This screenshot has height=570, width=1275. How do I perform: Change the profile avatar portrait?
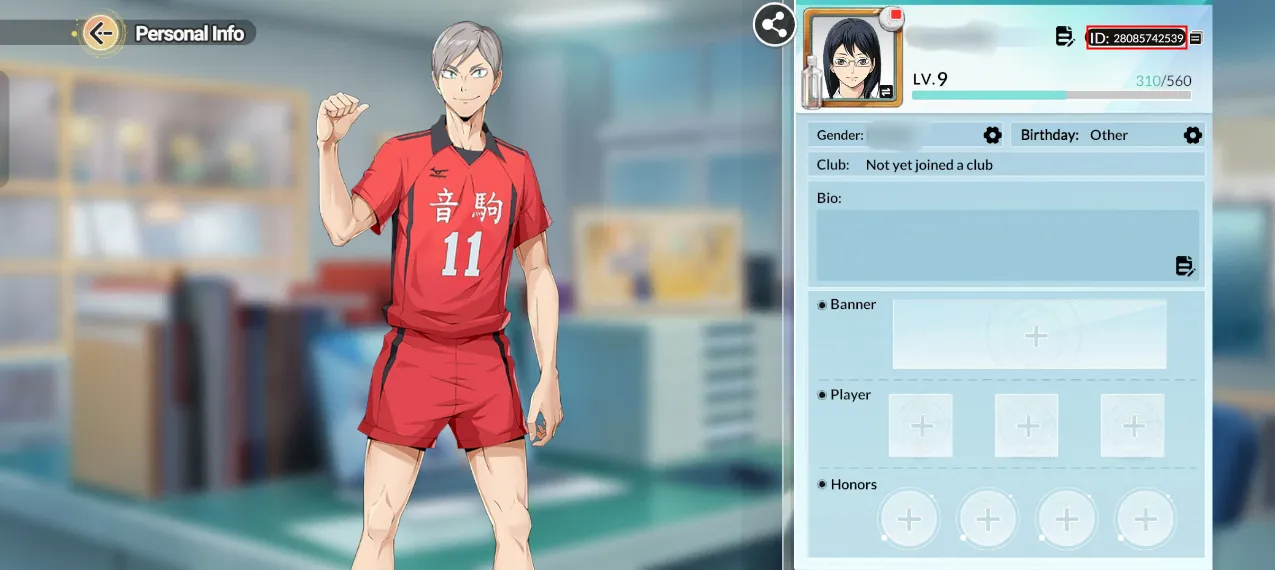[851, 58]
